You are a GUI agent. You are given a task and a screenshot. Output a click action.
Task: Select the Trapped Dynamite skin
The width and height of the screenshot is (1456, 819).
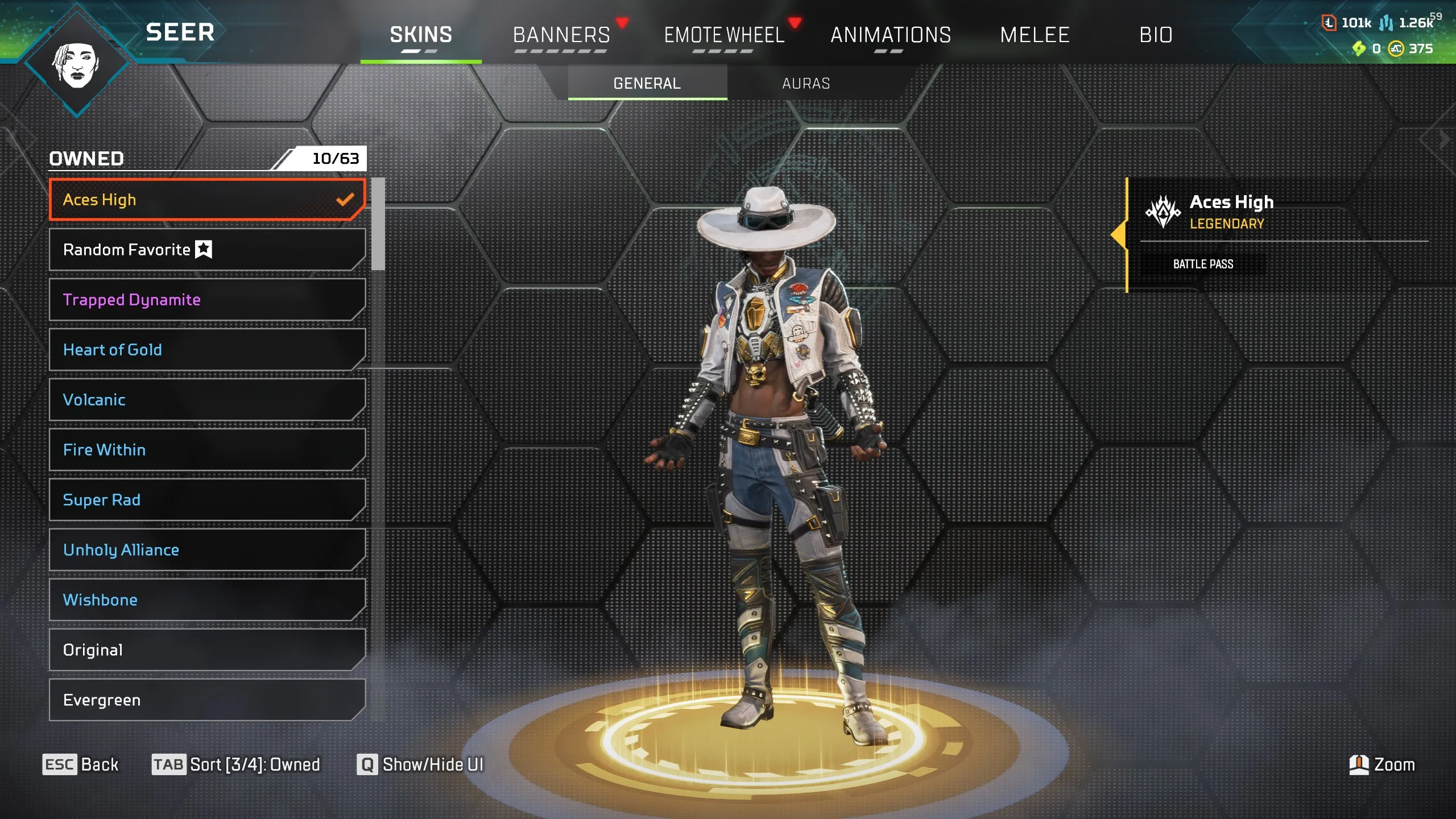205,300
